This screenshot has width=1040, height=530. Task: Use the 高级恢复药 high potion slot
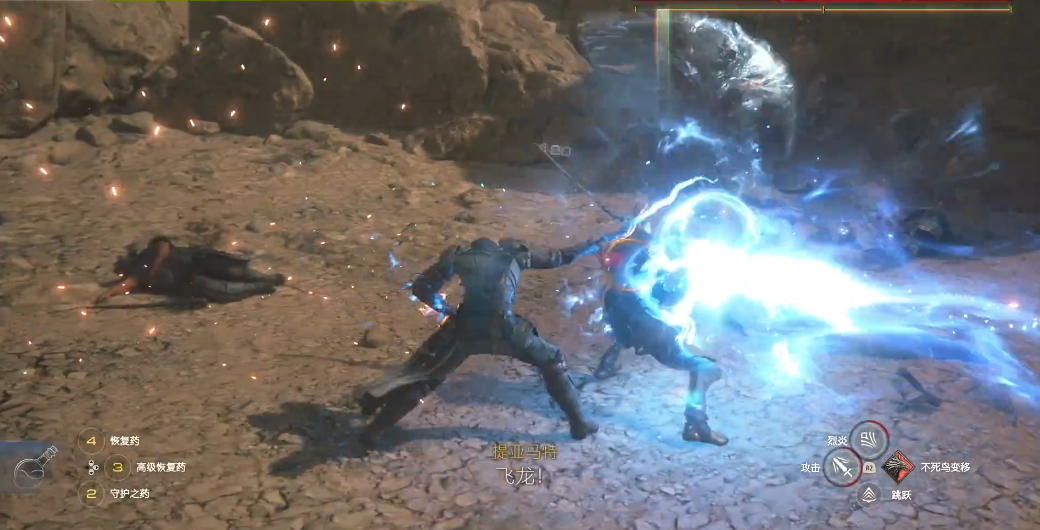click(118, 467)
